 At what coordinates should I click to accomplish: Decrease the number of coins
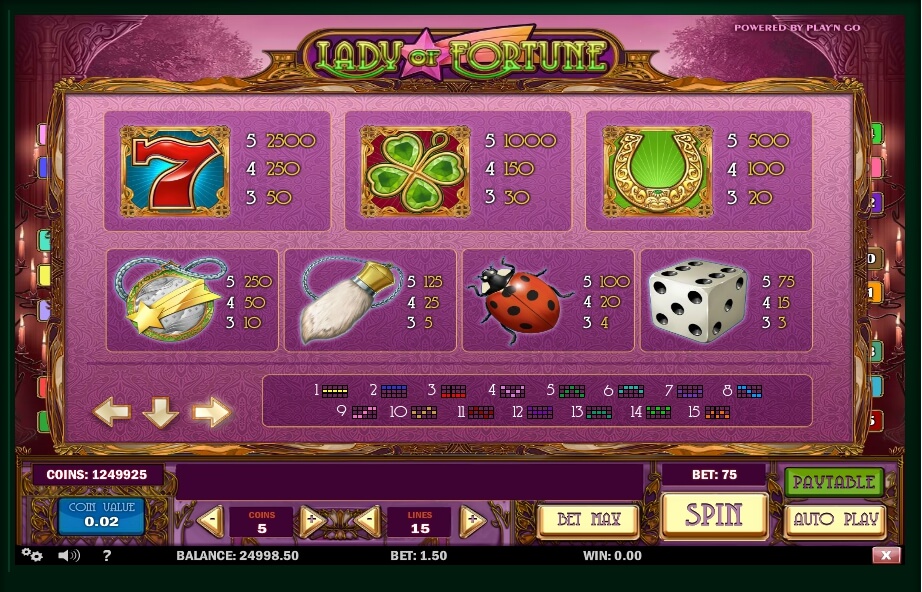[x=210, y=521]
